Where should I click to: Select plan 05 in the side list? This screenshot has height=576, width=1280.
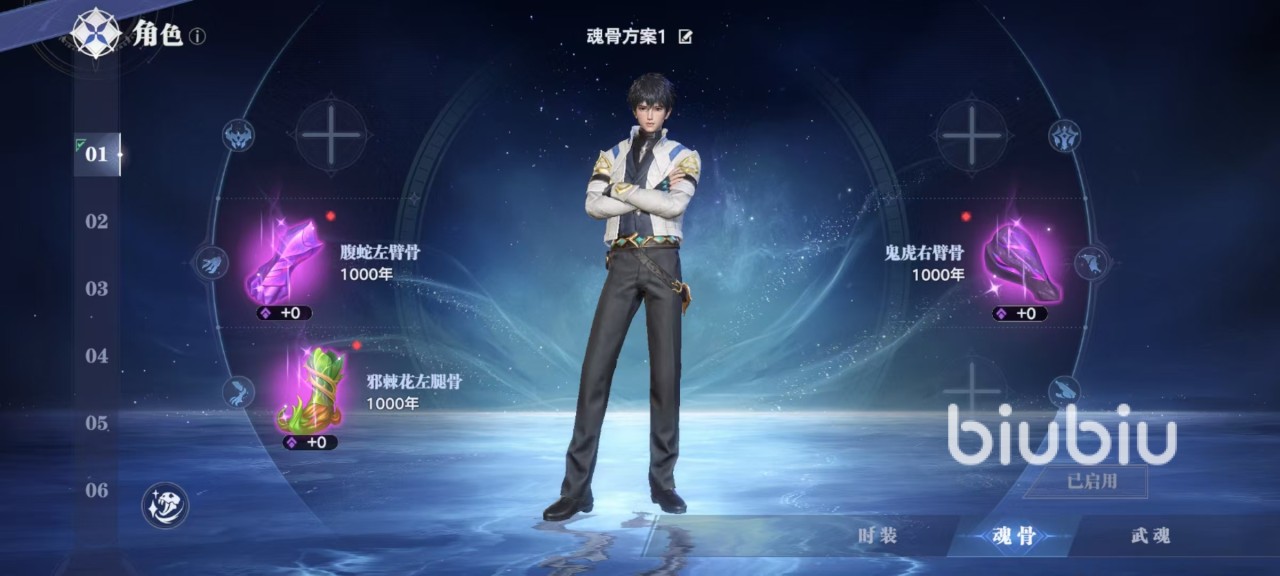pos(97,423)
